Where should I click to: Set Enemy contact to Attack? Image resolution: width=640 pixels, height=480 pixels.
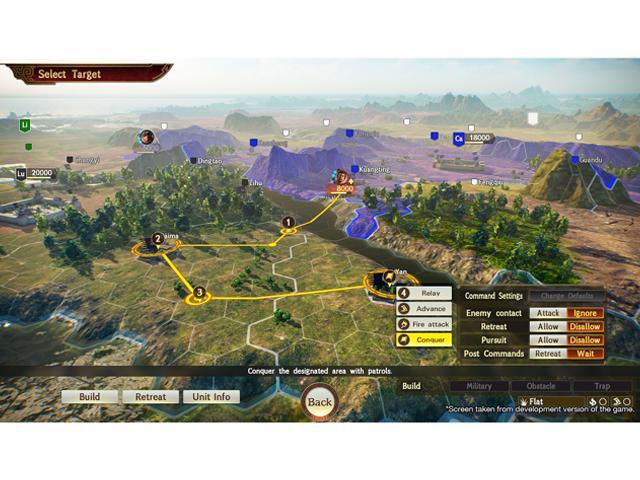548,313
